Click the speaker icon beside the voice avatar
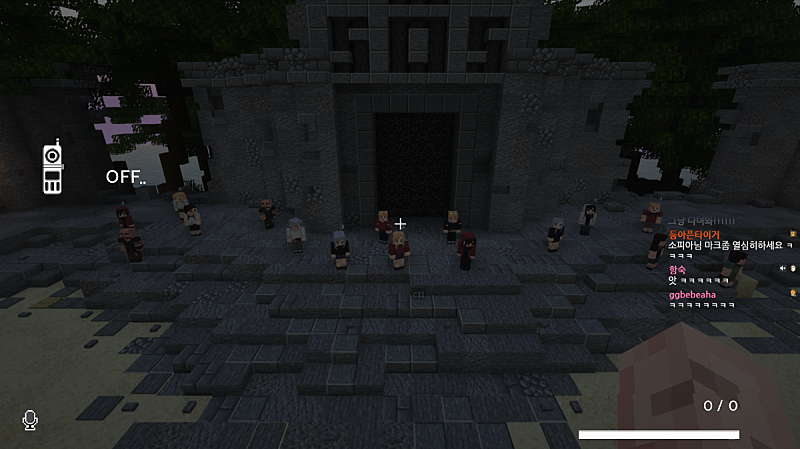The image size is (800, 449). [782, 268]
